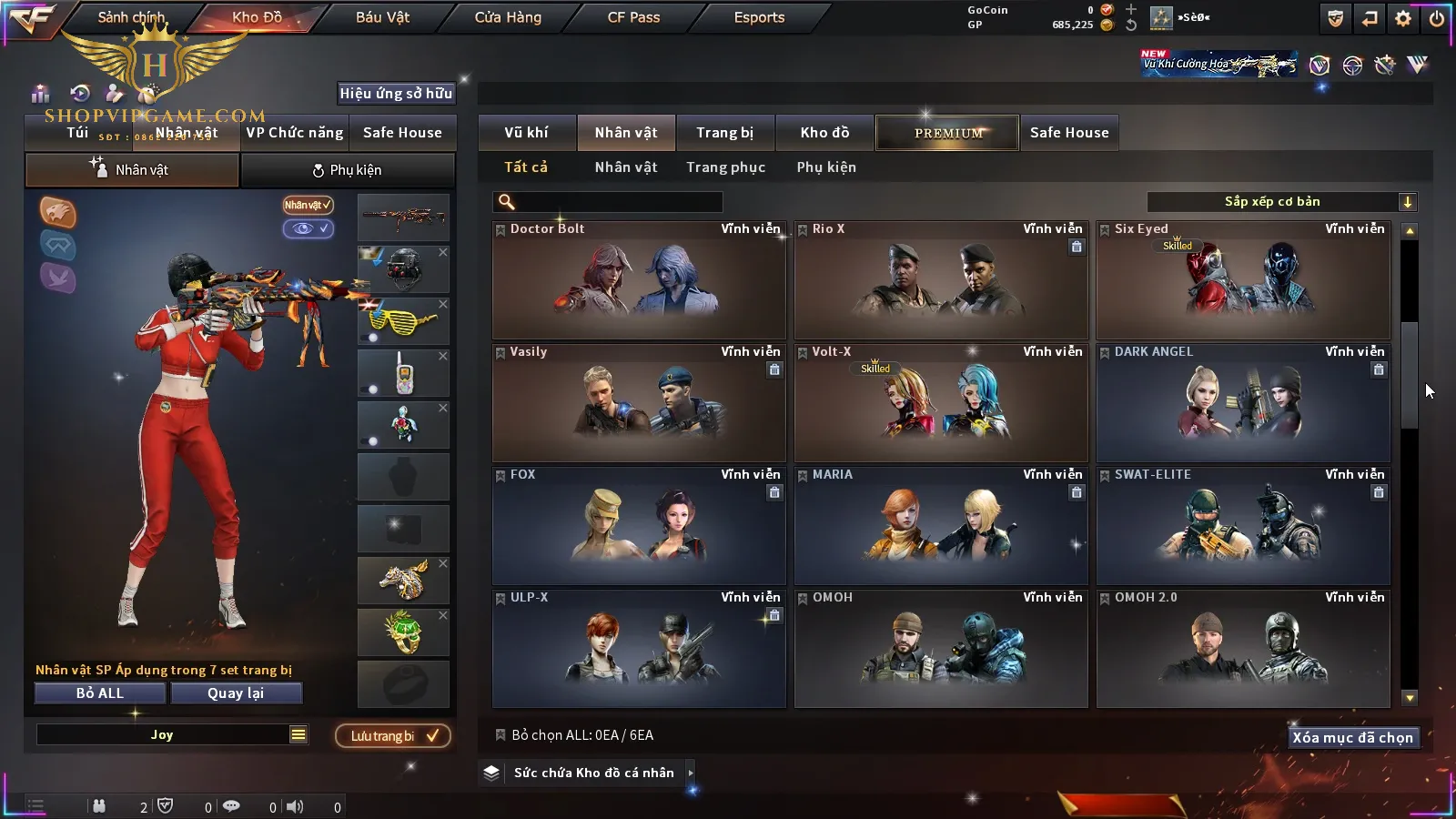Switch to the Trang bị tab
1456x819 pixels.
pyautogui.click(x=724, y=133)
